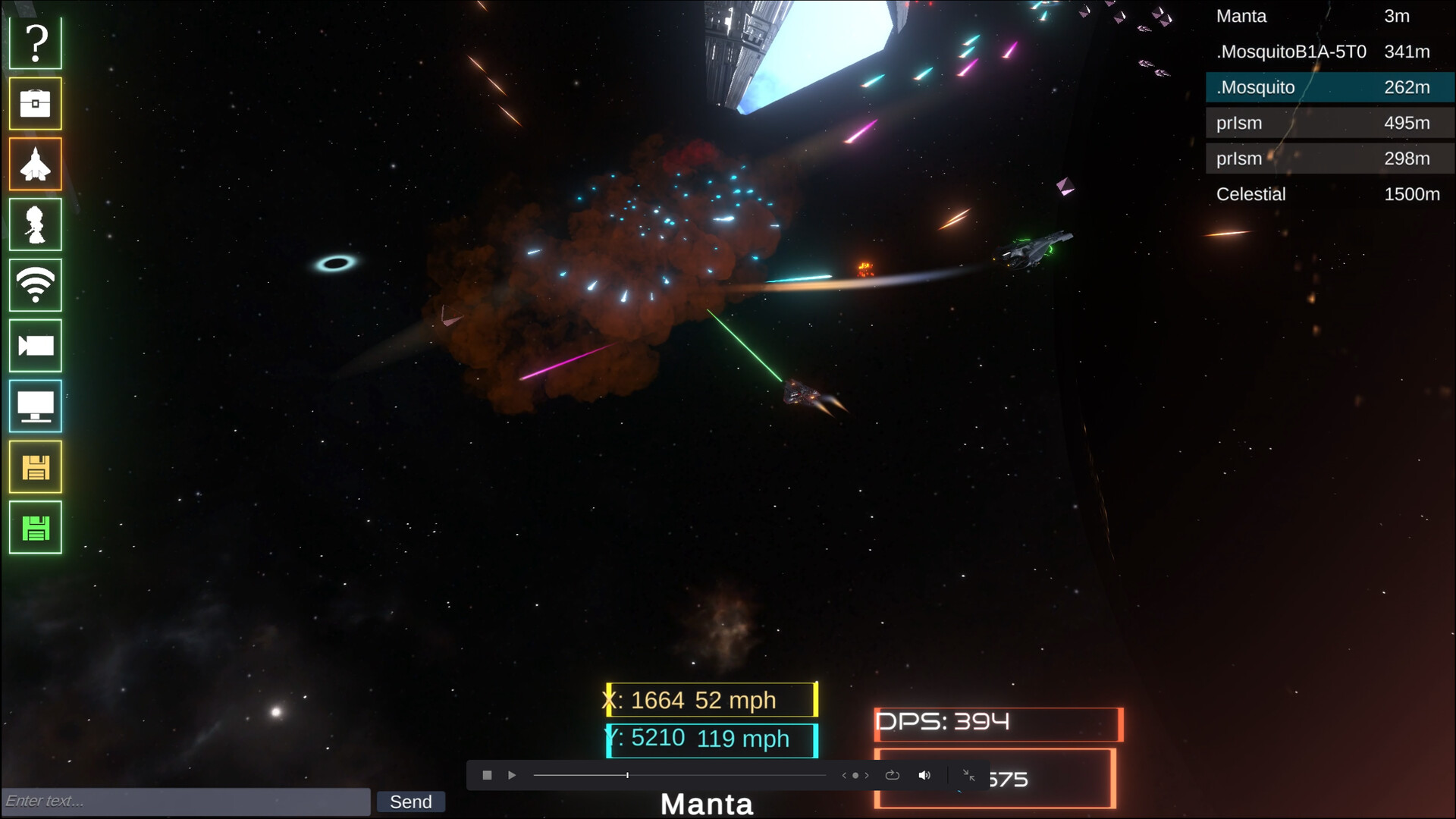Select the prIsm entry at 298m

tap(1329, 158)
